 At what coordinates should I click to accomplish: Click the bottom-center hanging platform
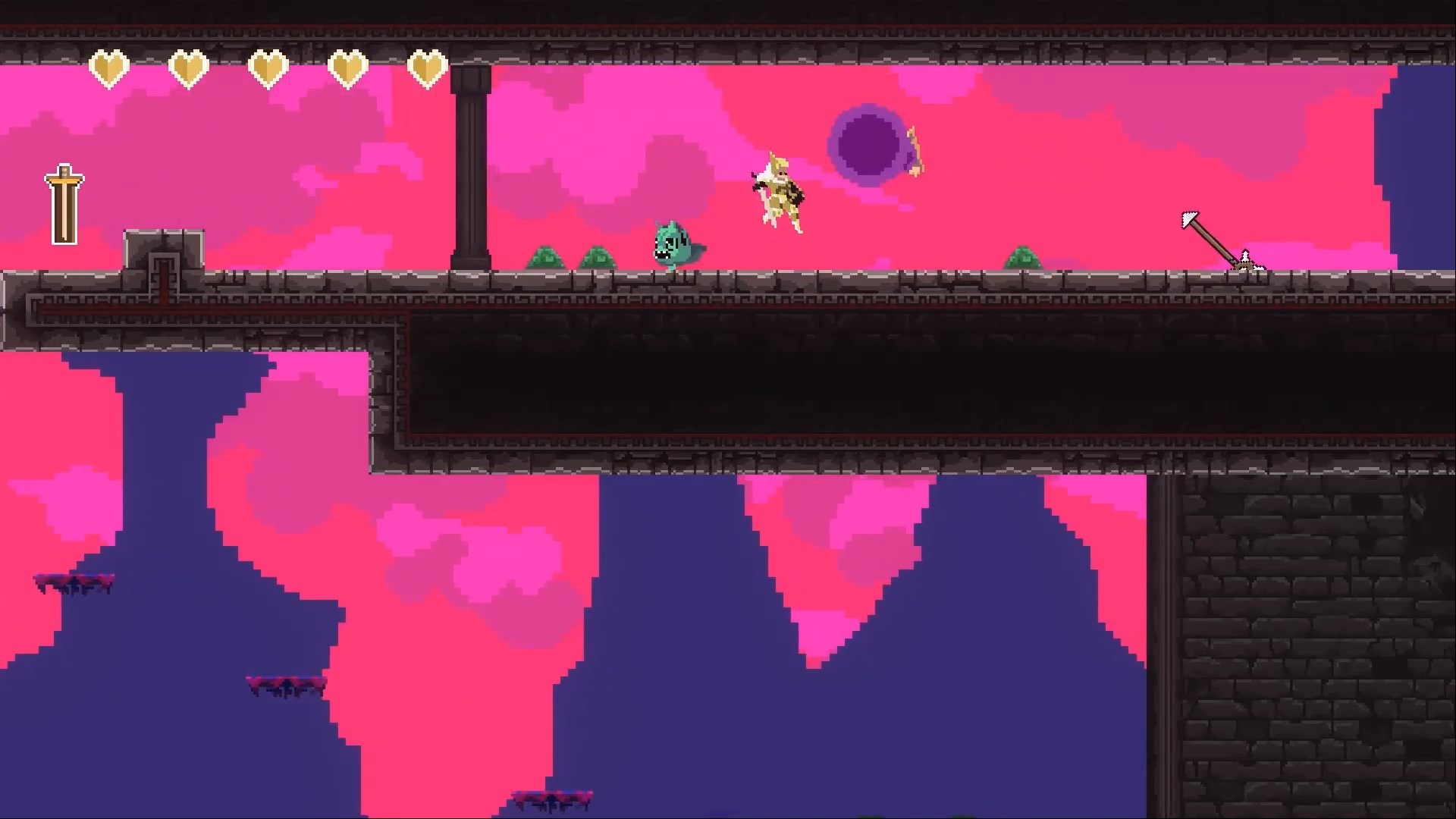click(x=554, y=795)
